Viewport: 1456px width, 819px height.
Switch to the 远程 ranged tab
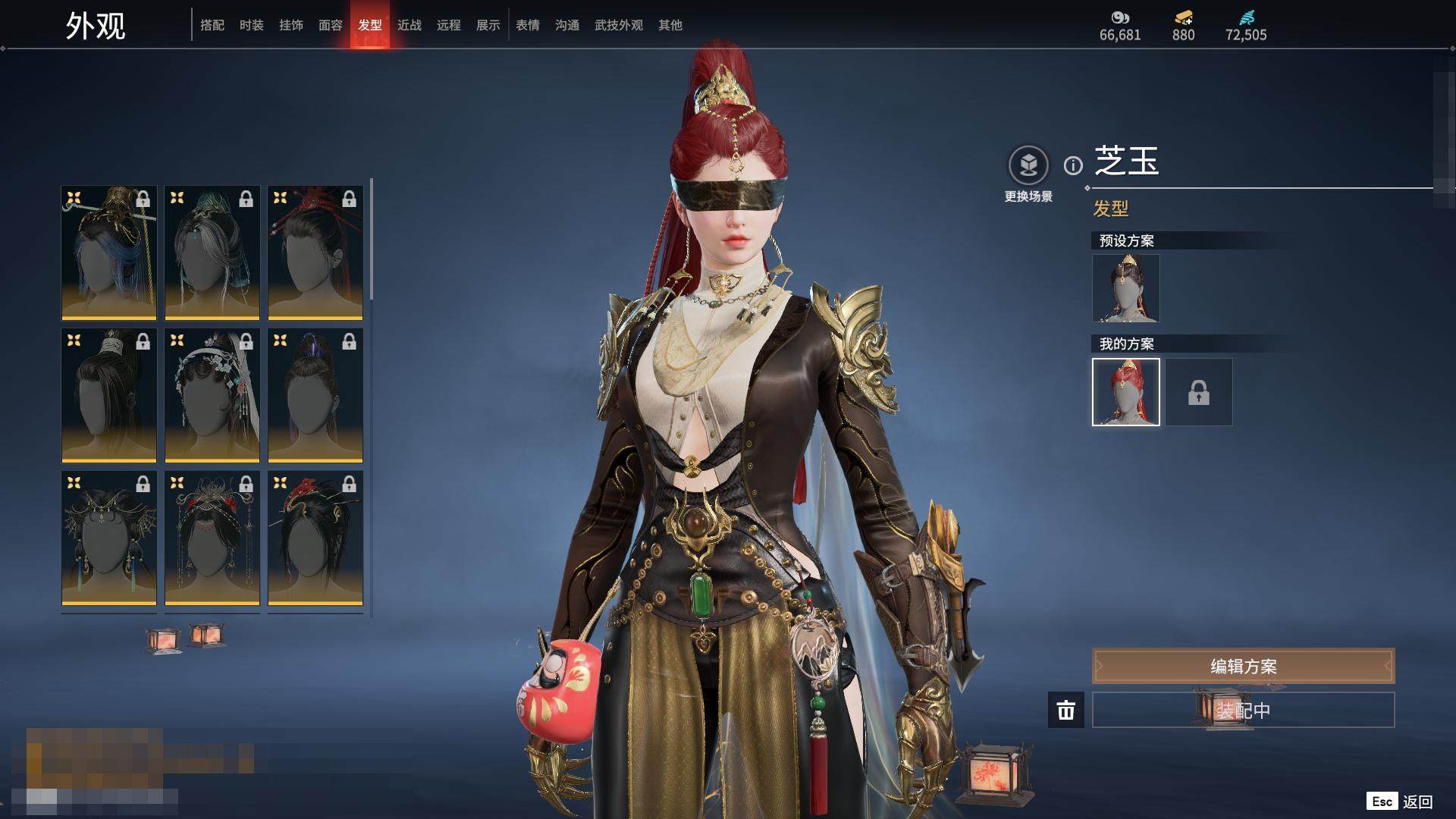[x=449, y=25]
